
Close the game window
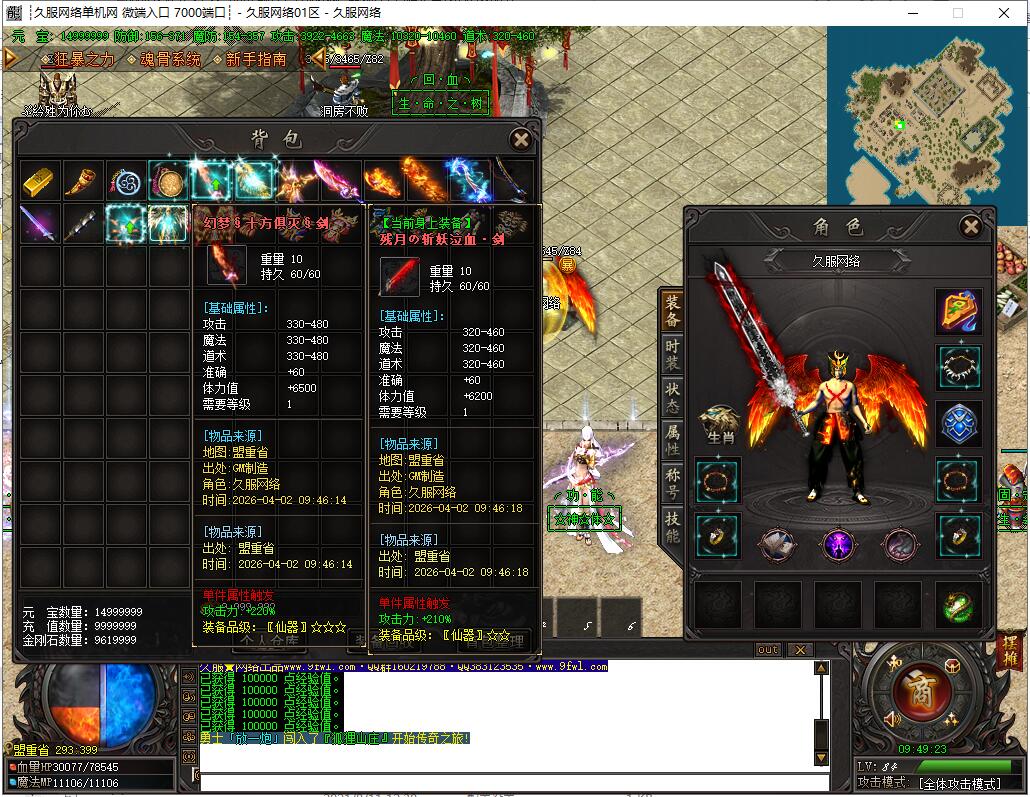[x=1004, y=13]
